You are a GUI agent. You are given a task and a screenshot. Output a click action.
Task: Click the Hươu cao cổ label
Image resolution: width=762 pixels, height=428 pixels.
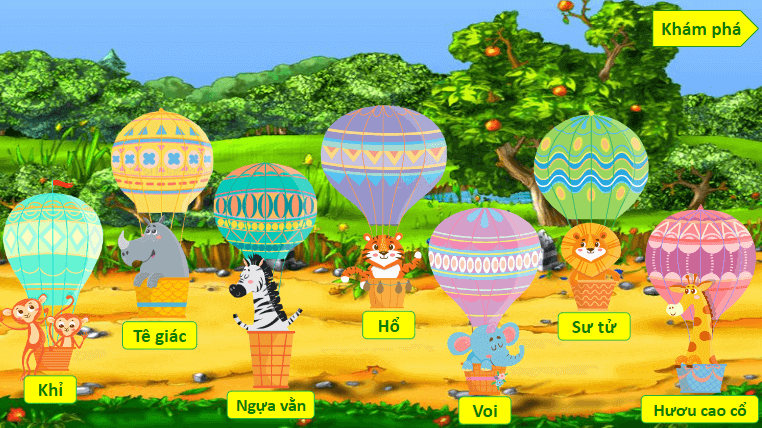point(700,410)
